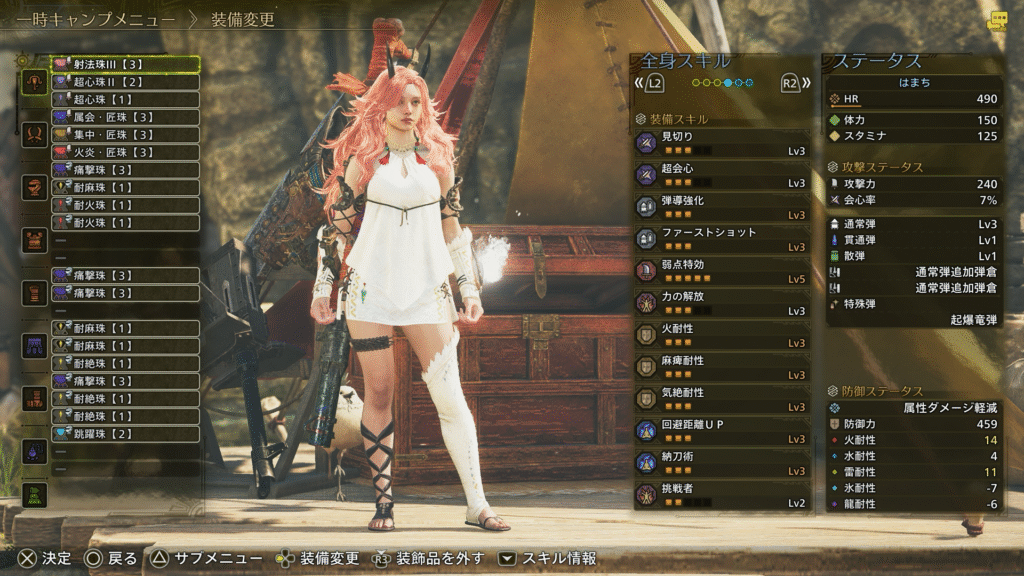Image resolution: width=1024 pixels, height=576 pixels.
Task: Select the 納刀術 skill entry
Action: click(x=722, y=463)
